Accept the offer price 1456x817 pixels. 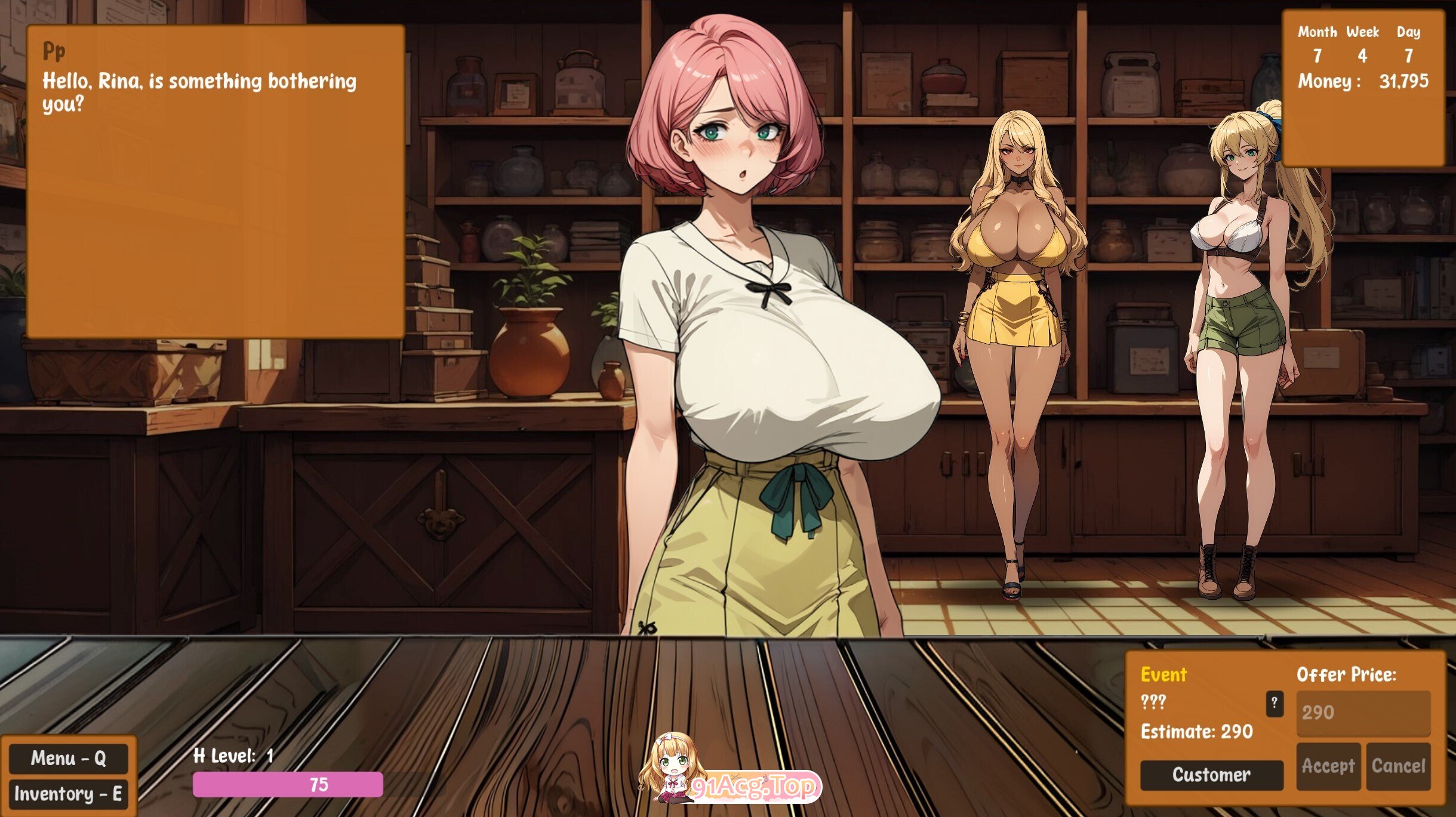click(x=1328, y=766)
